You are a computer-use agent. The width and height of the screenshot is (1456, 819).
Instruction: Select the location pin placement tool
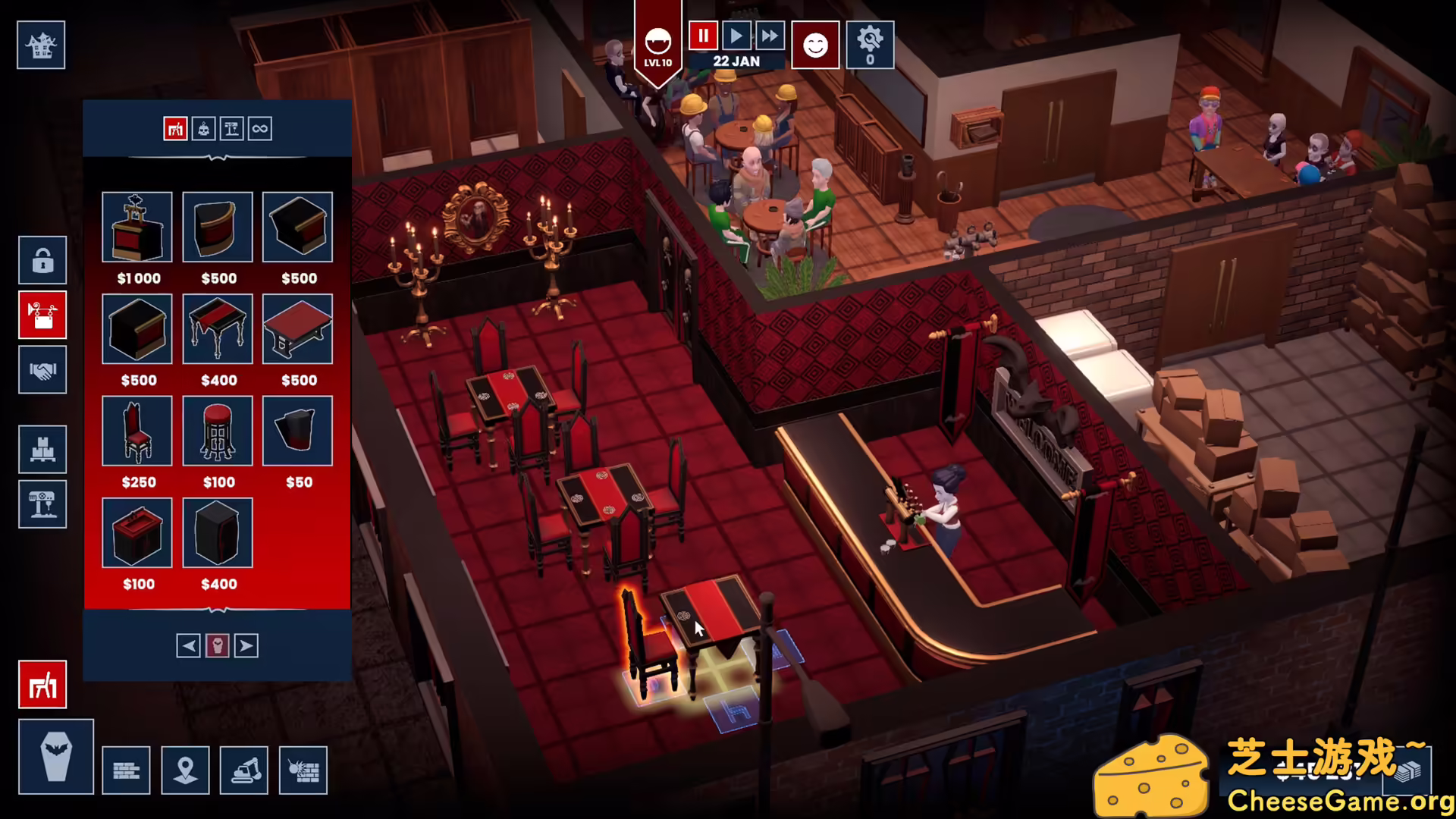coord(185,770)
